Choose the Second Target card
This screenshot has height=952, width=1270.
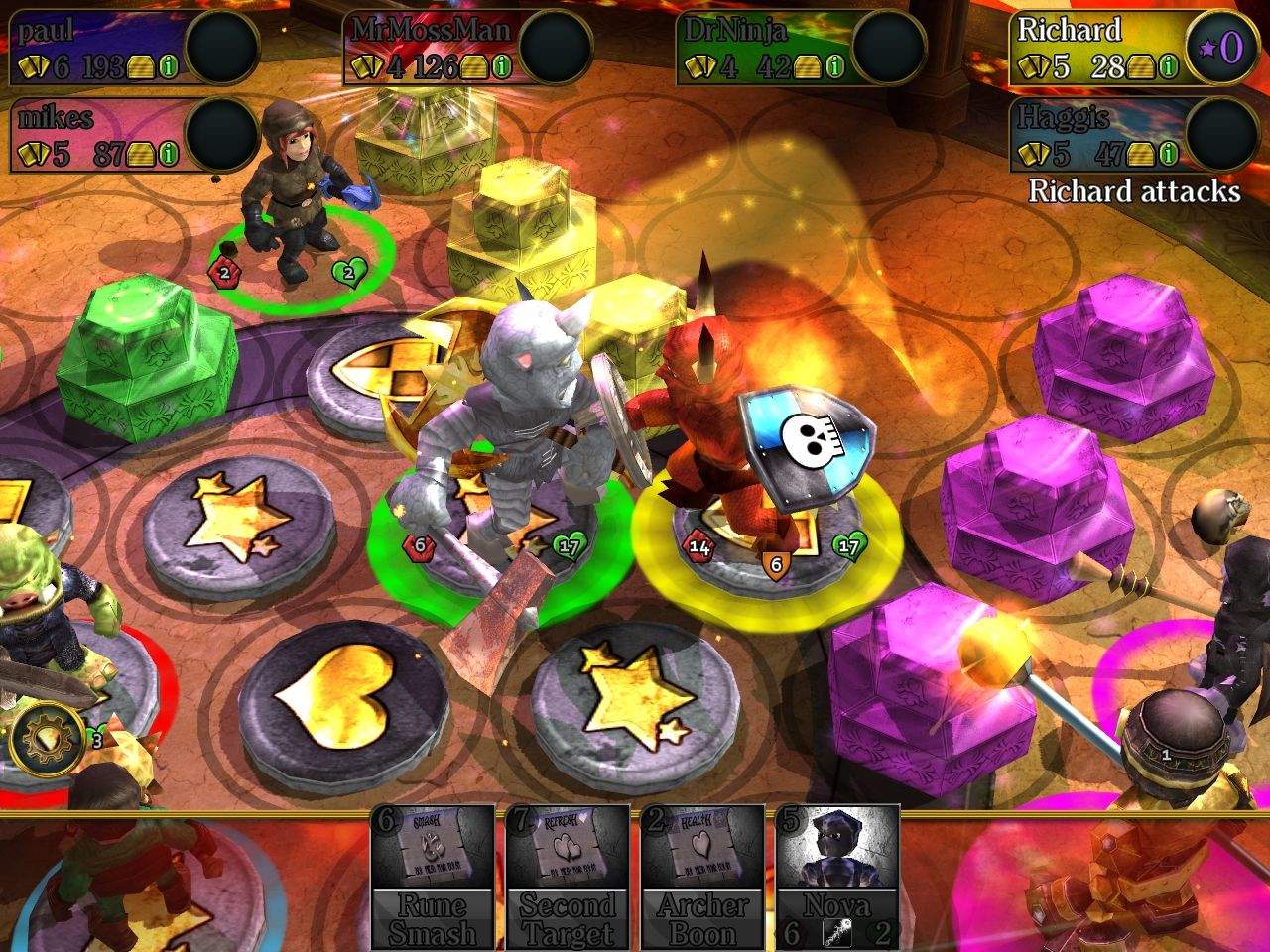568,876
